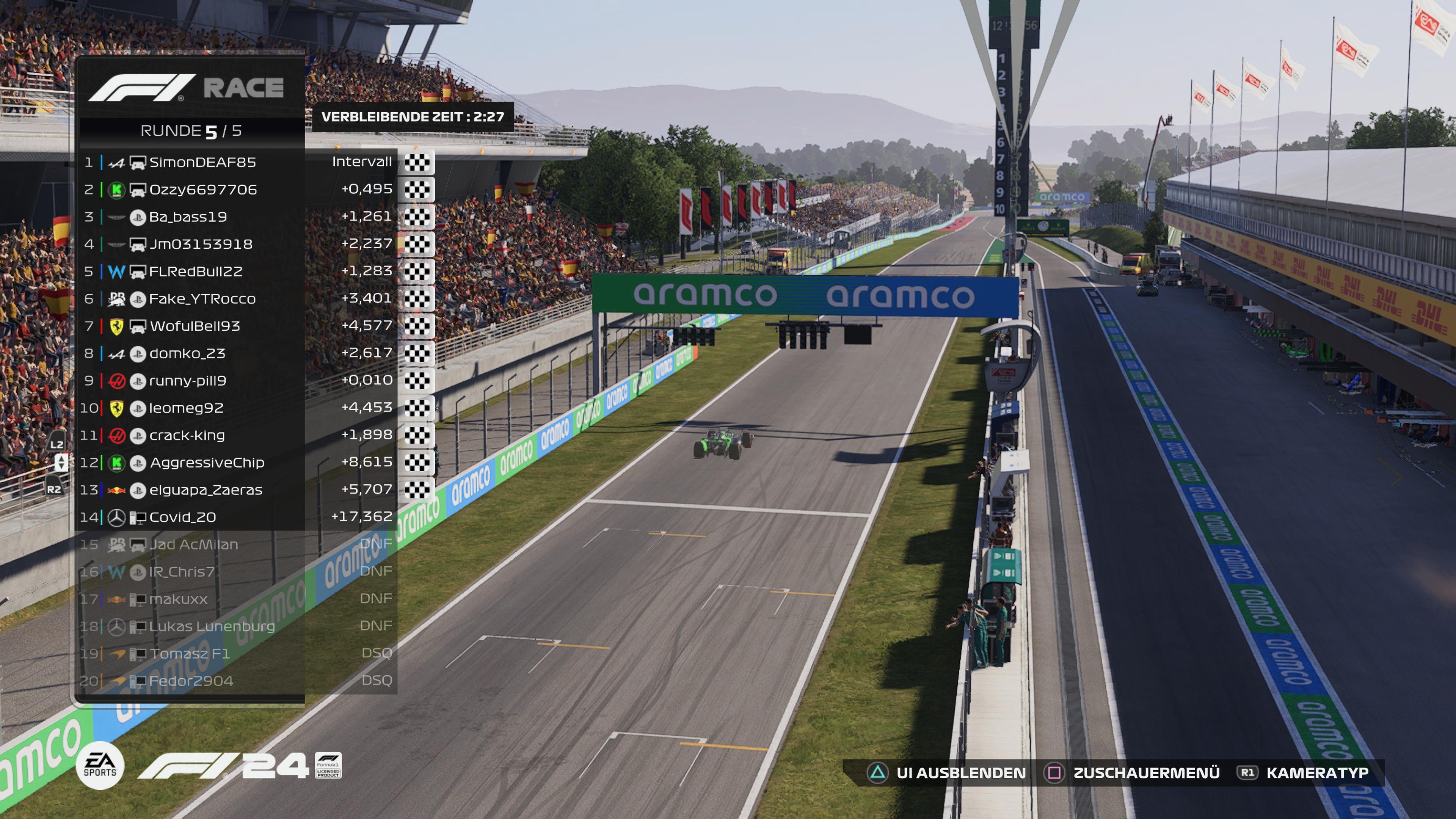Select the Williams logo beside FLRedBull22
This screenshot has height=819, width=1456.
116,271
